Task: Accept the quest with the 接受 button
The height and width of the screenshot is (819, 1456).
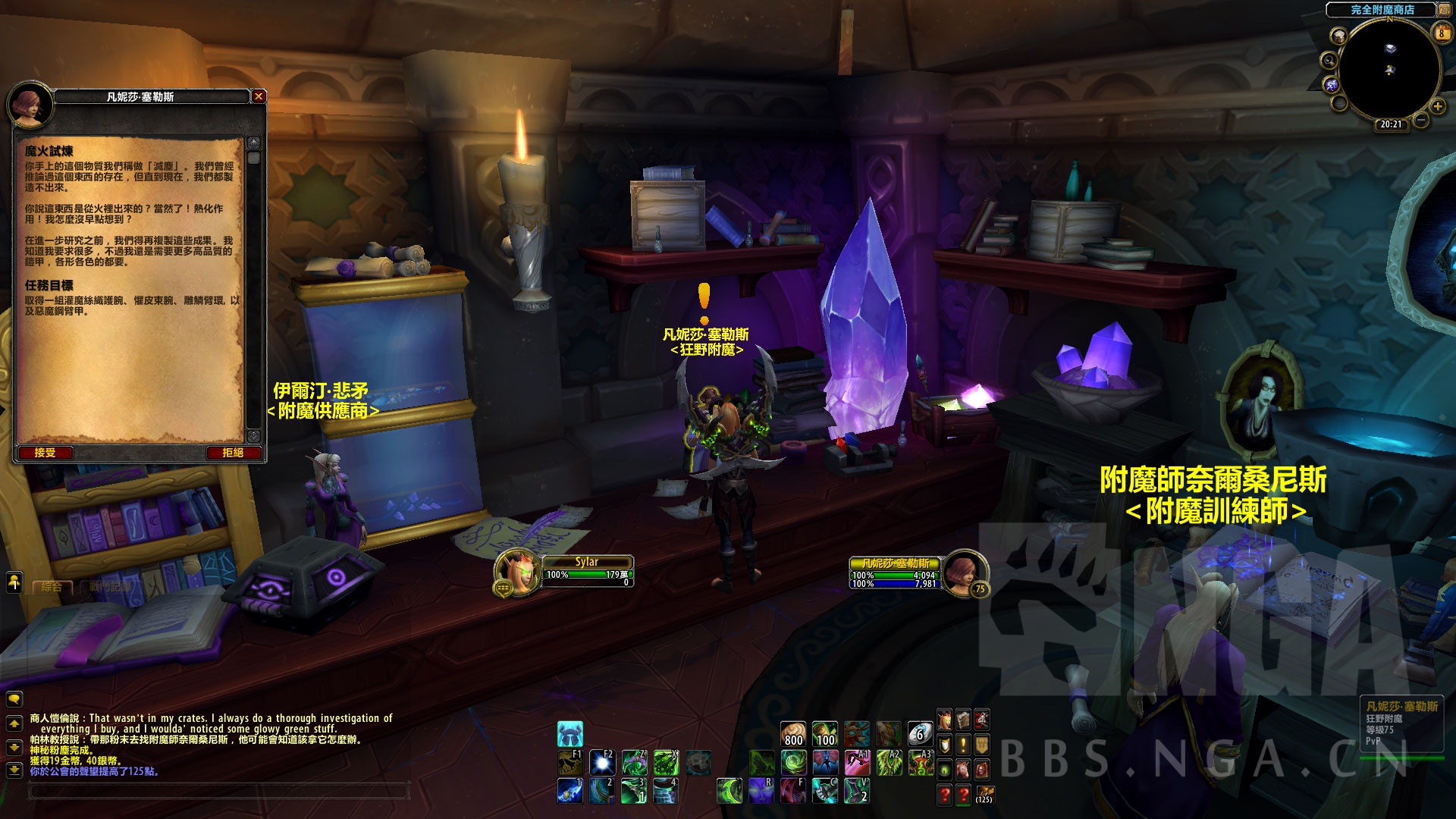Action: point(45,453)
